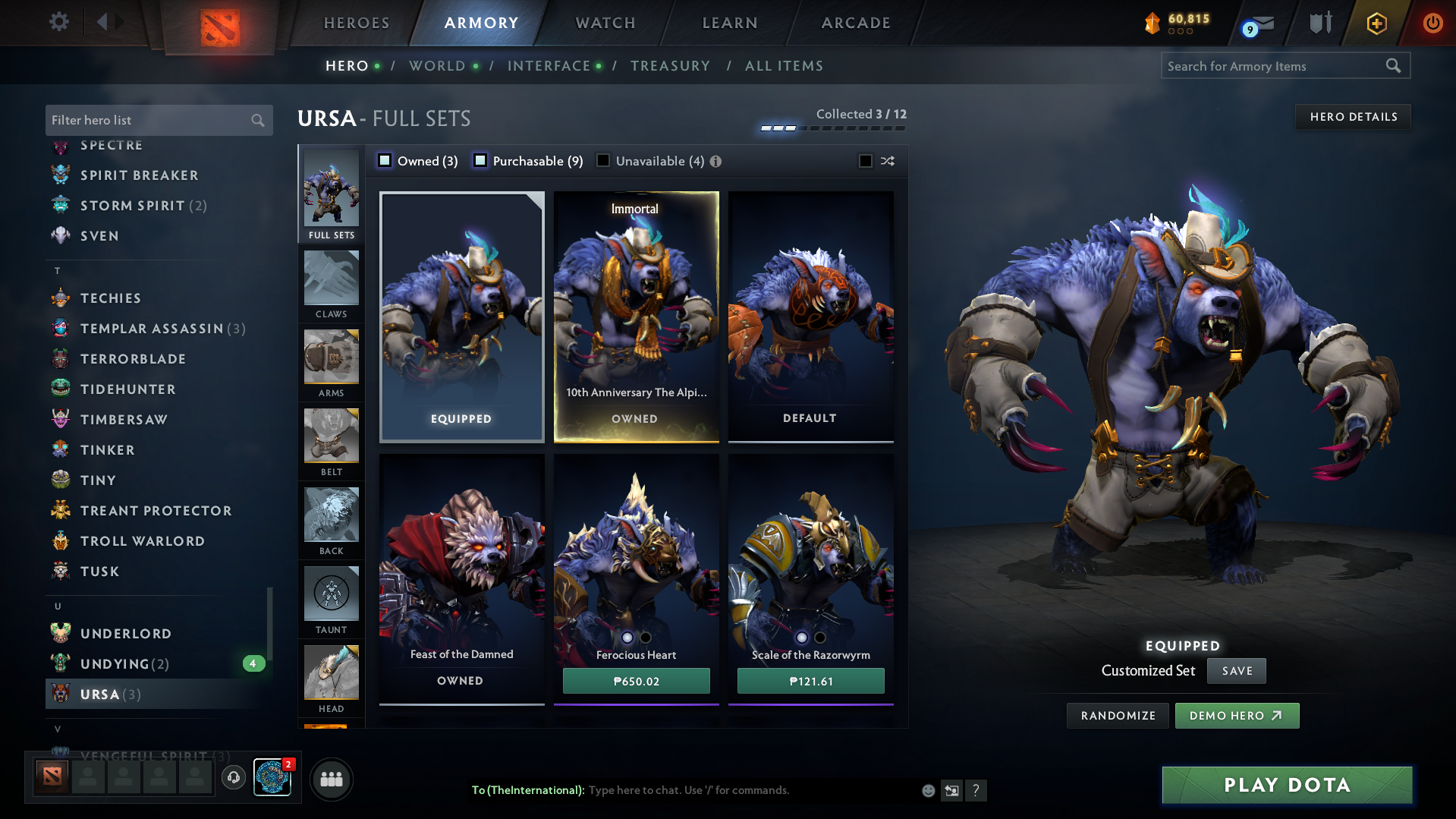Open the settings gear icon
1456x819 pixels.
(59, 22)
